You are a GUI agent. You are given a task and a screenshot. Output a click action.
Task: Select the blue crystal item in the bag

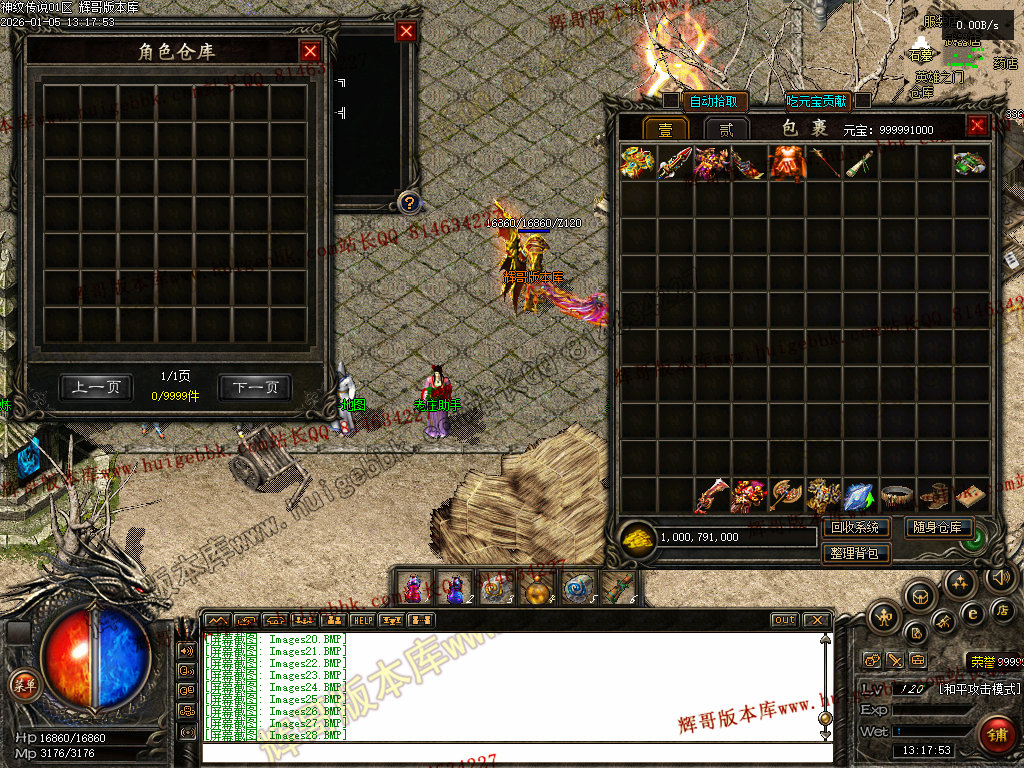click(x=858, y=495)
